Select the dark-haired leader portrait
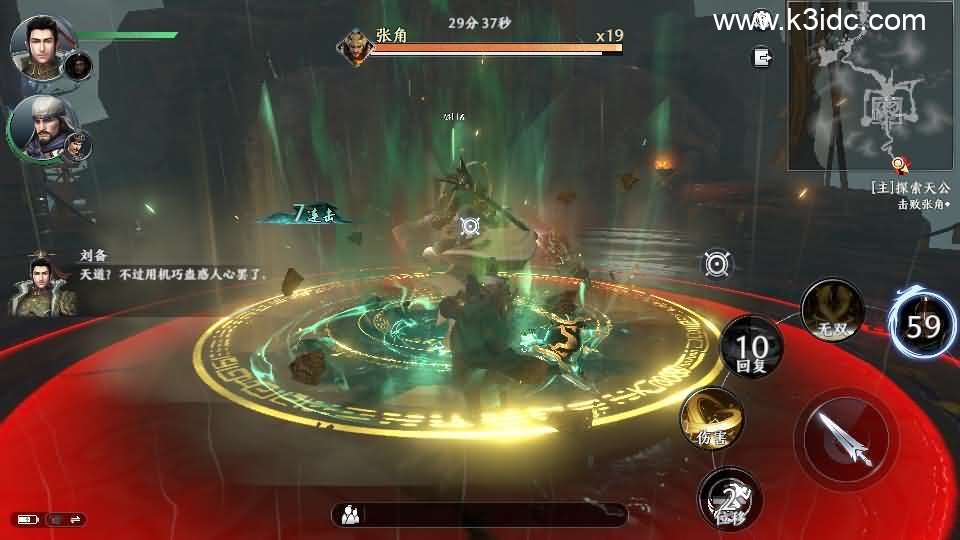The image size is (960, 540). point(40,45)
